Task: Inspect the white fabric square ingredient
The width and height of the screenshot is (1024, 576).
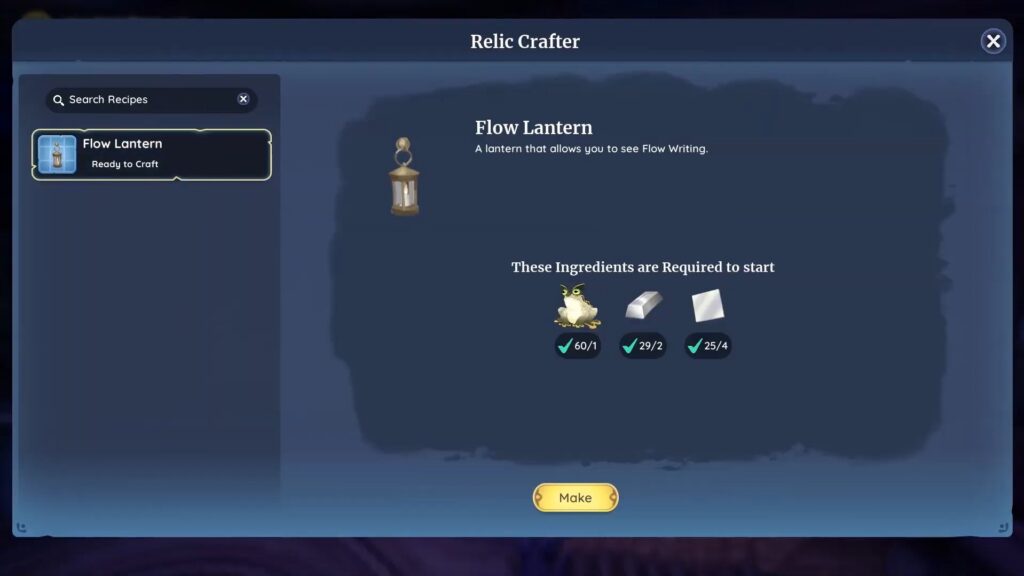Action: pyautogui.click(x=707, y=306)
